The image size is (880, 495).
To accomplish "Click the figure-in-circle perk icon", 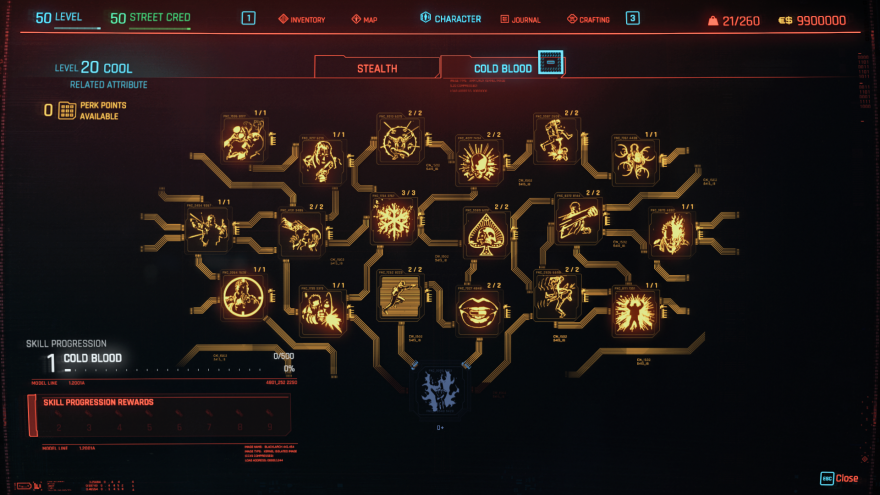I will pos(243,297).
